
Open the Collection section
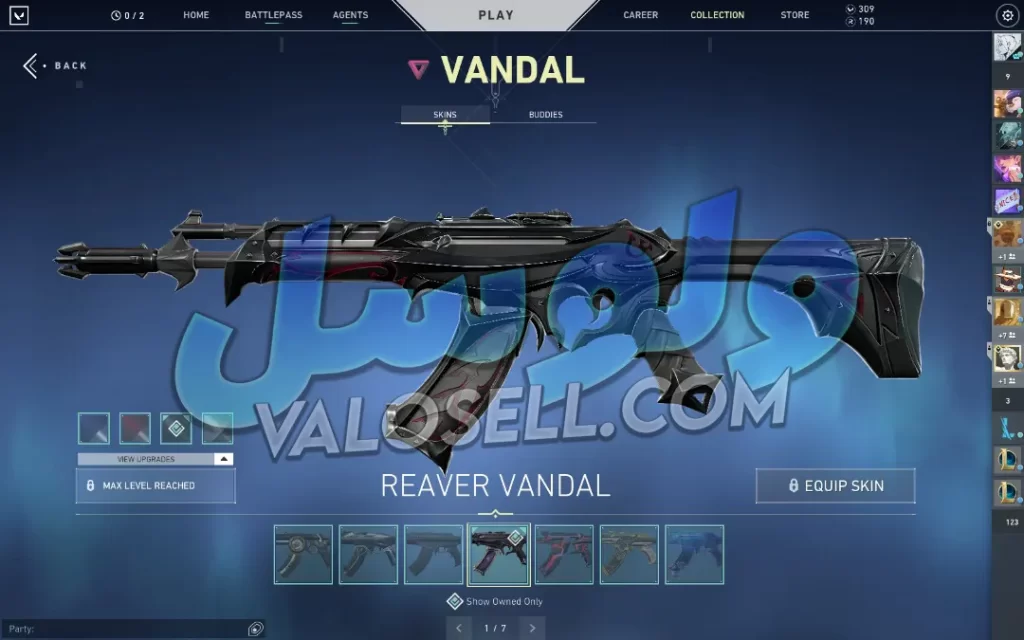(717, 15)
